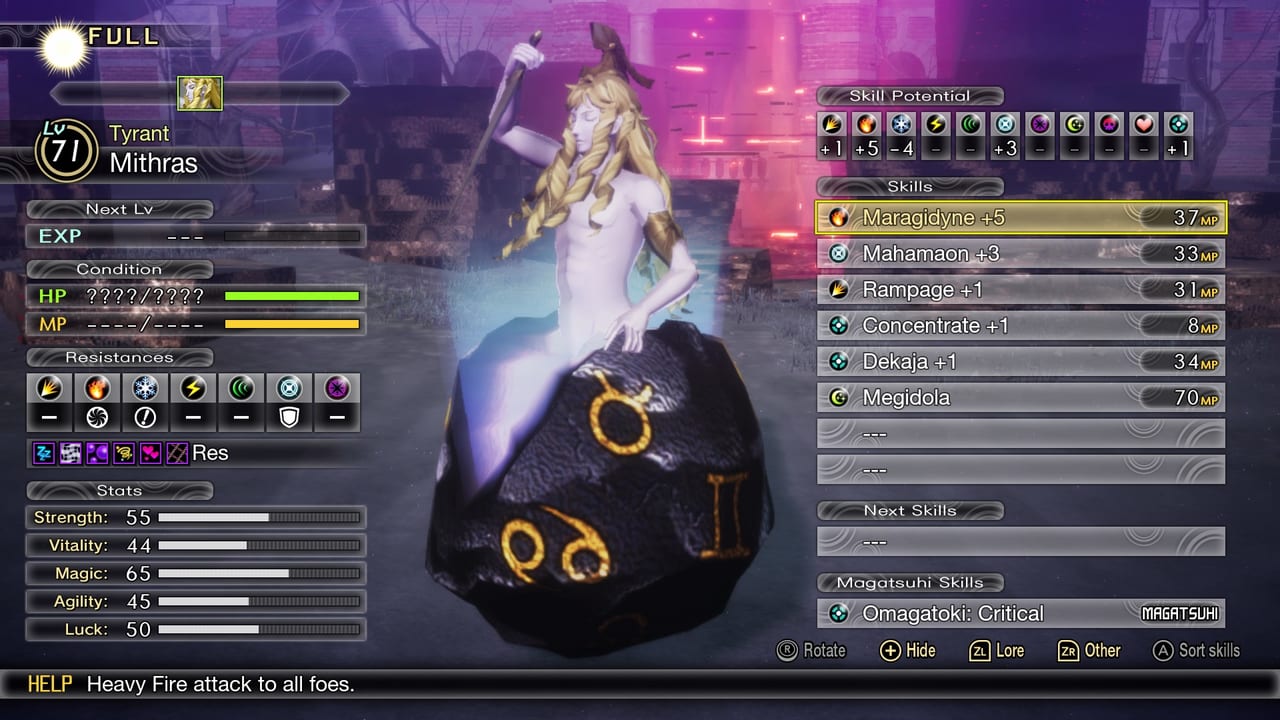This screenshot has width=1280, height=720.
Task: Select the Megidola skill
Action: click(1020, 398)
